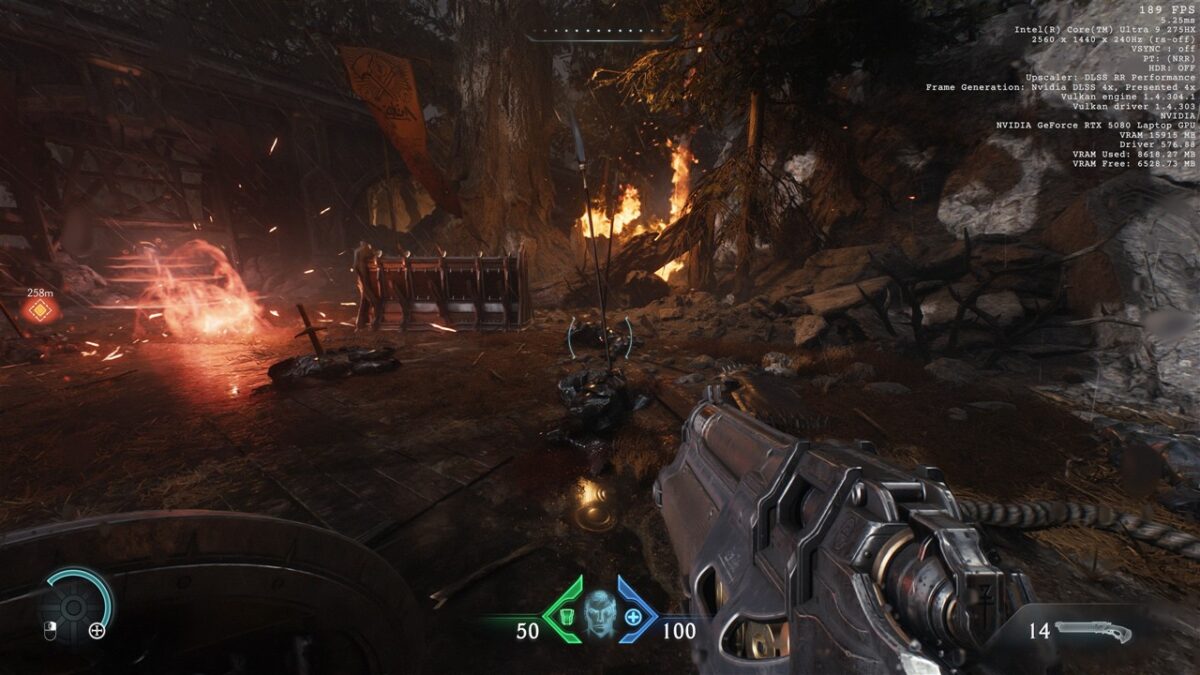Viewport: 1200px width, 675px height.
Task: Click the circular shield ability icon
Action: [x=74, y=605]
